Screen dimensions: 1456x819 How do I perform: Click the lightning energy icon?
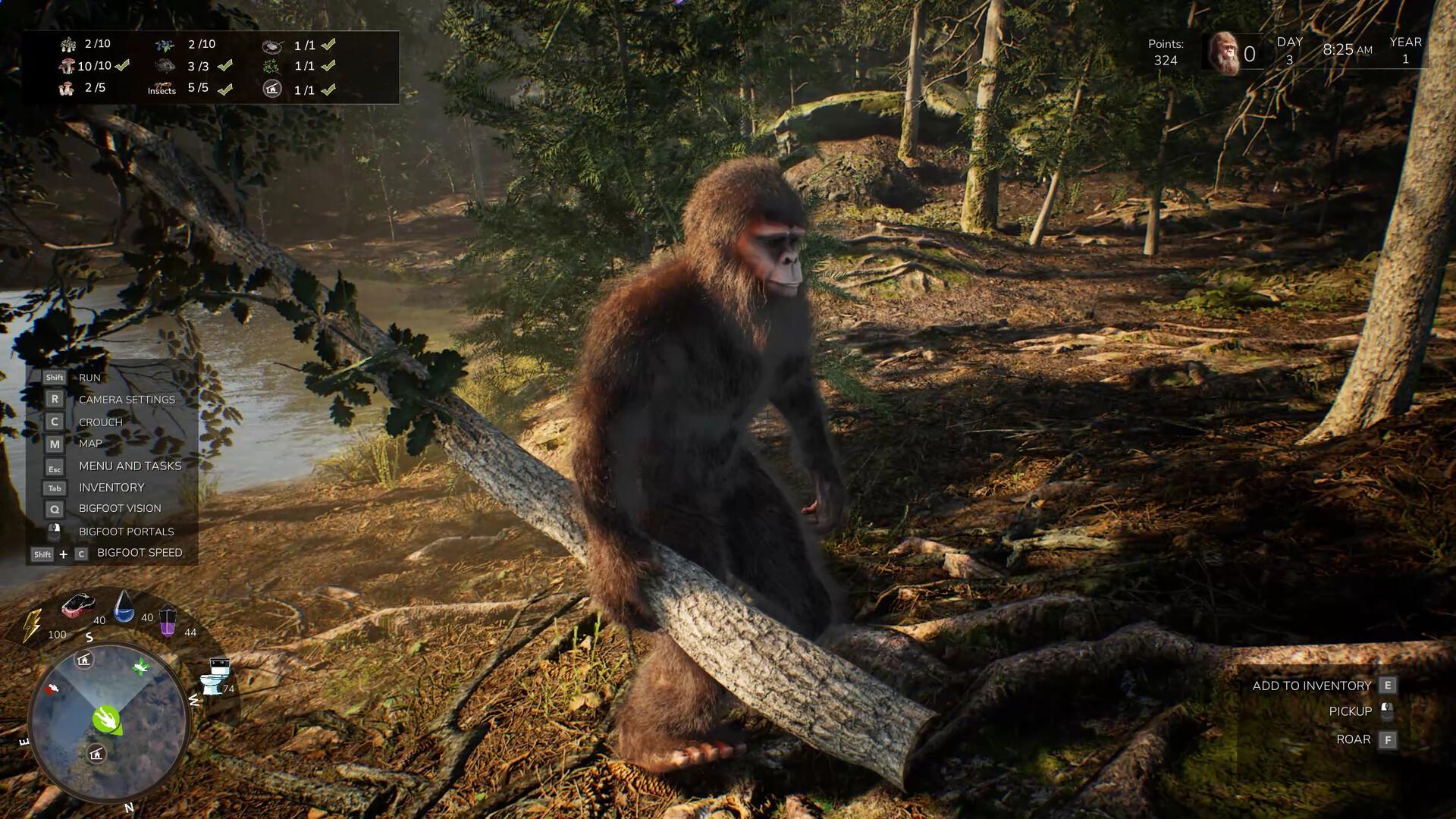click(32, 623)
